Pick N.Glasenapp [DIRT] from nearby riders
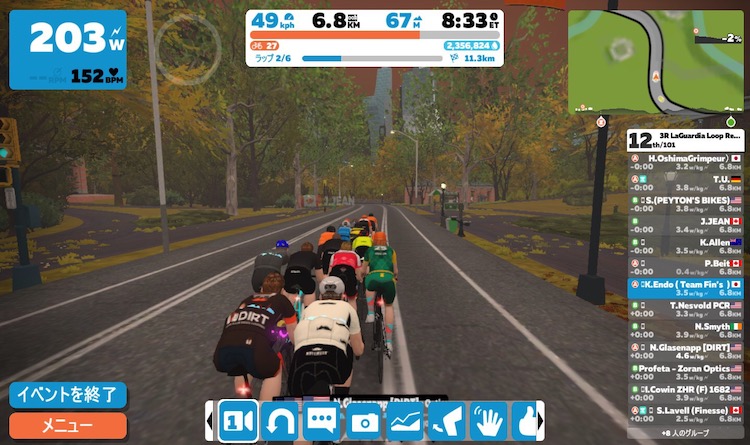The height and width of the screenshot is (445, 750). tap(685, 352)
